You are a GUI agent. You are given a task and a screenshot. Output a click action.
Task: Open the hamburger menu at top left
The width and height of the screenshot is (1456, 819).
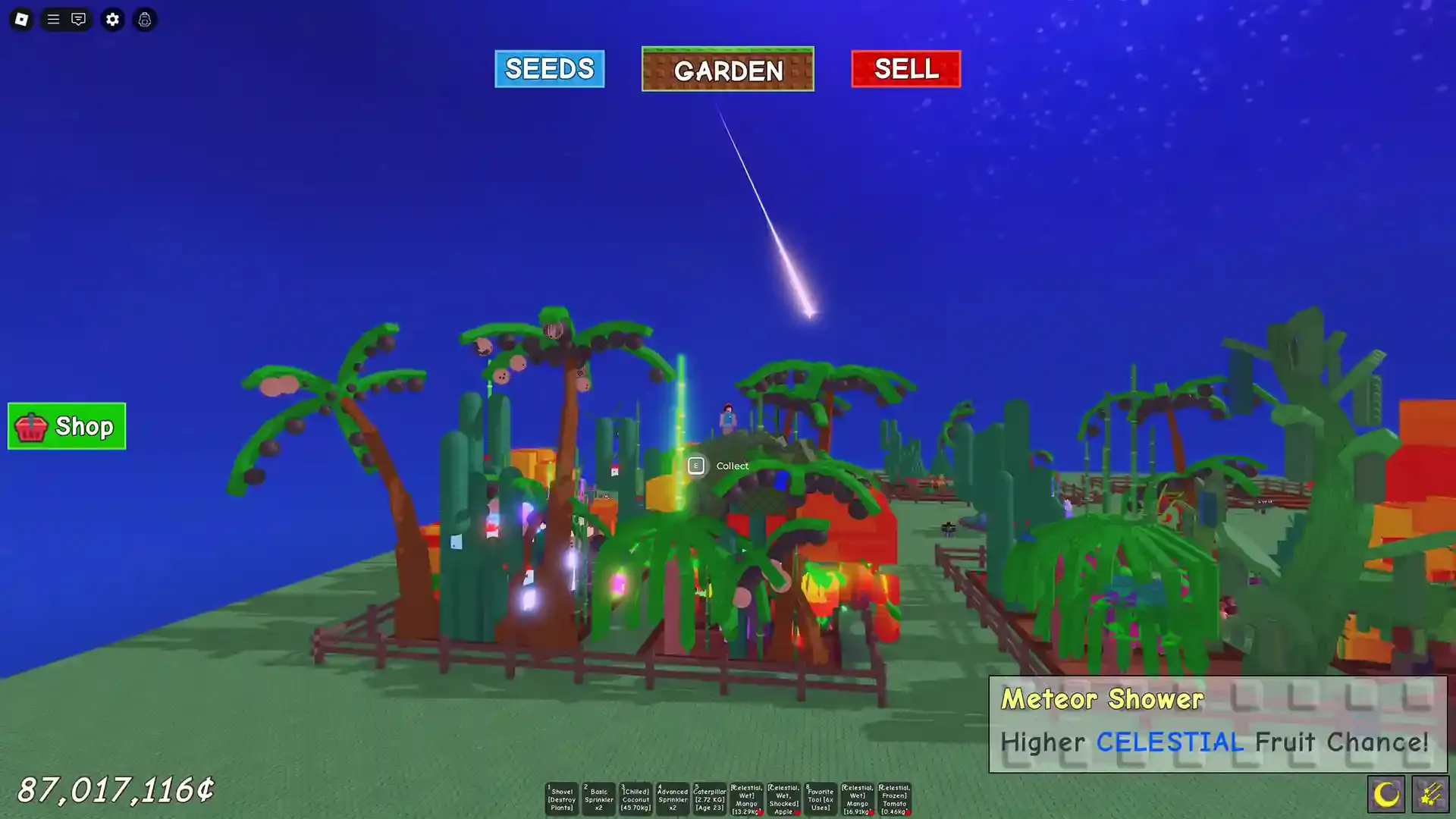point(52,20)
